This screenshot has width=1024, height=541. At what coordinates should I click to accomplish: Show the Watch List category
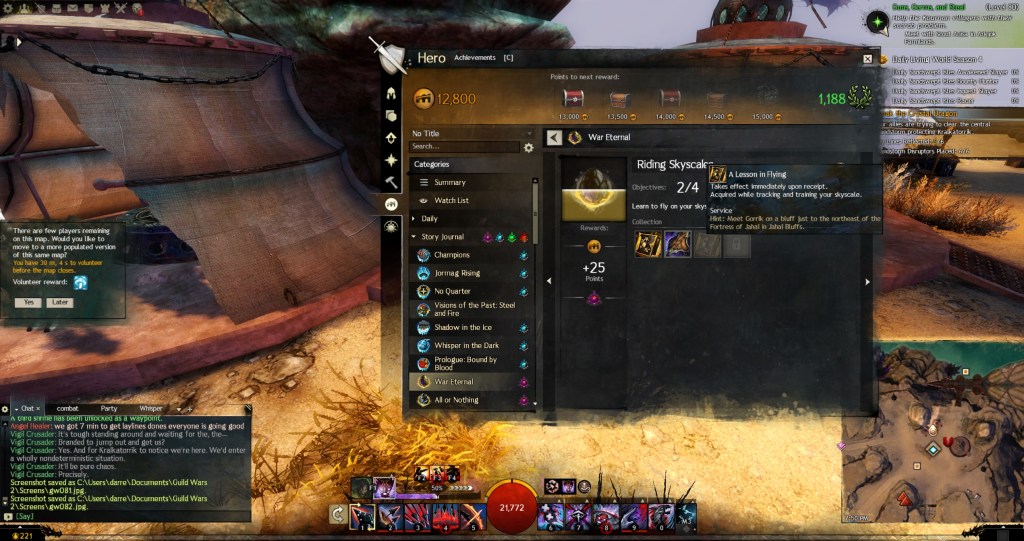tap(451, 200)
